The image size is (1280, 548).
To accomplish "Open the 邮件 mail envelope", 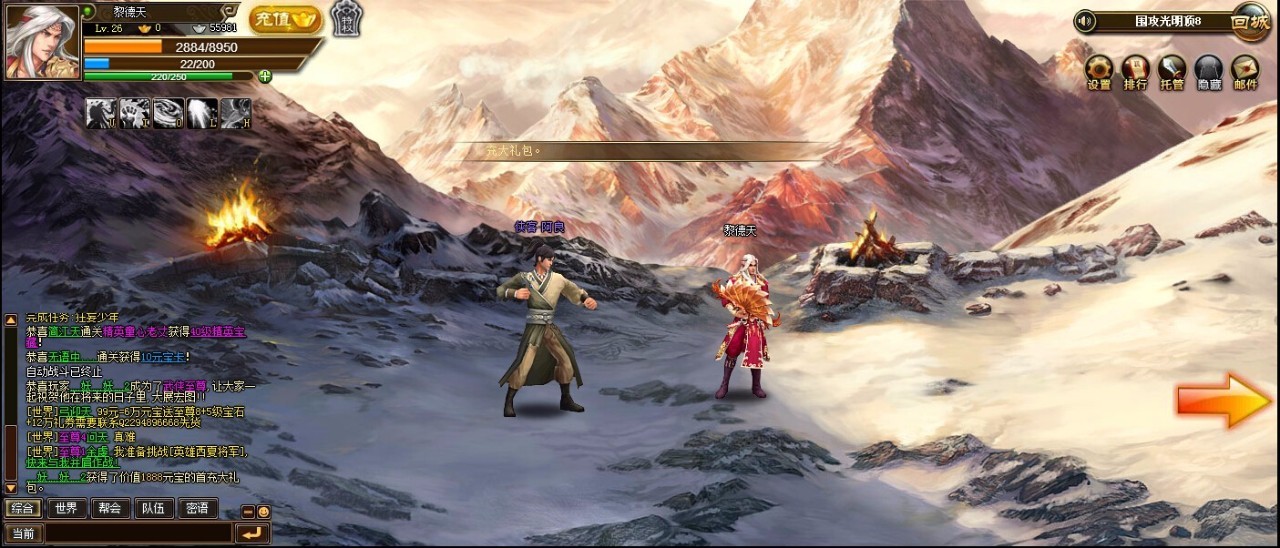I will pyautogui.click(x=1245, y=71).
